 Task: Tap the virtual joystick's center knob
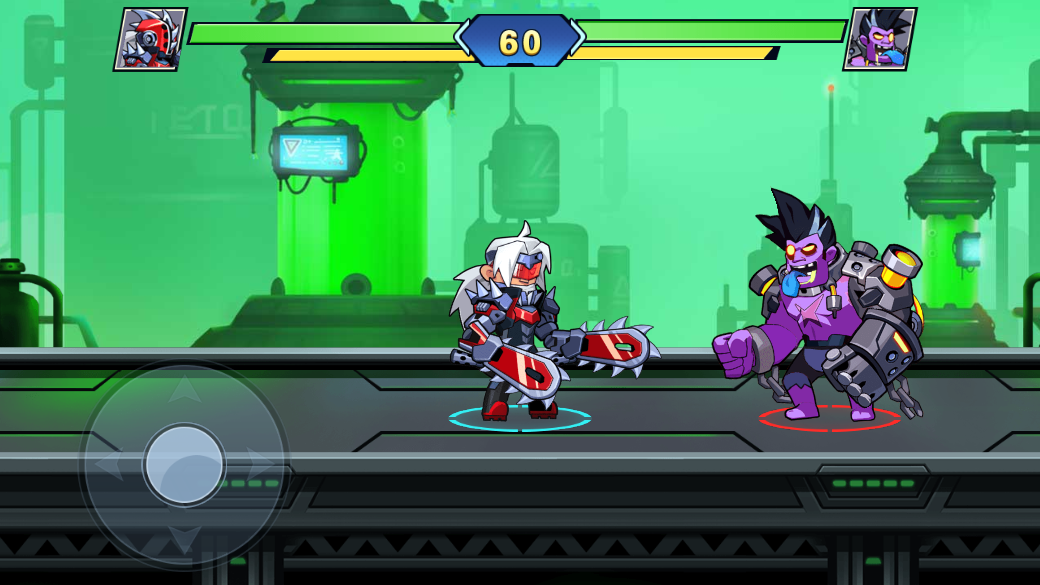(184, 464)
